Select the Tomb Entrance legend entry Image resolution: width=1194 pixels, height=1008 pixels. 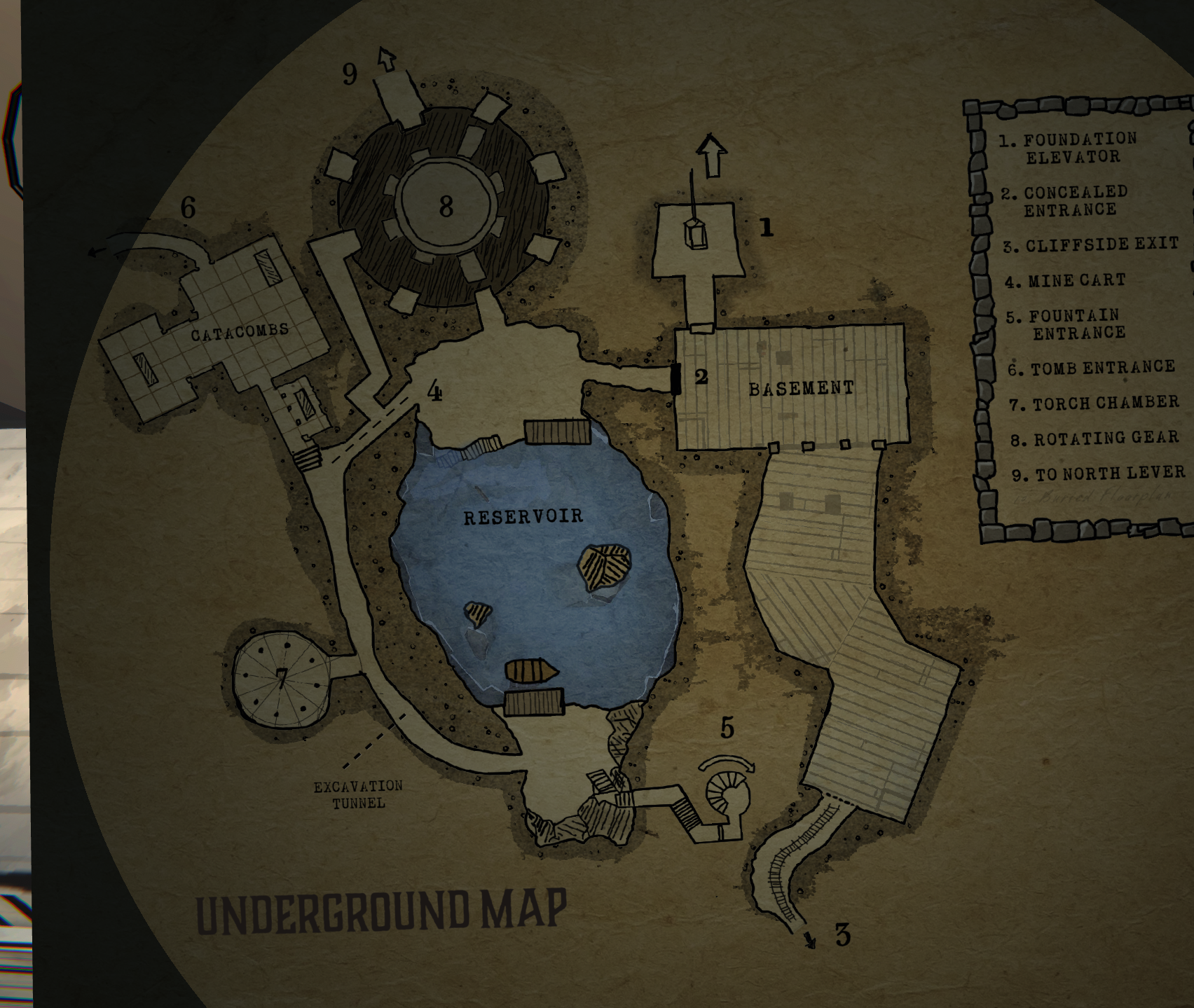[1092, 367]
